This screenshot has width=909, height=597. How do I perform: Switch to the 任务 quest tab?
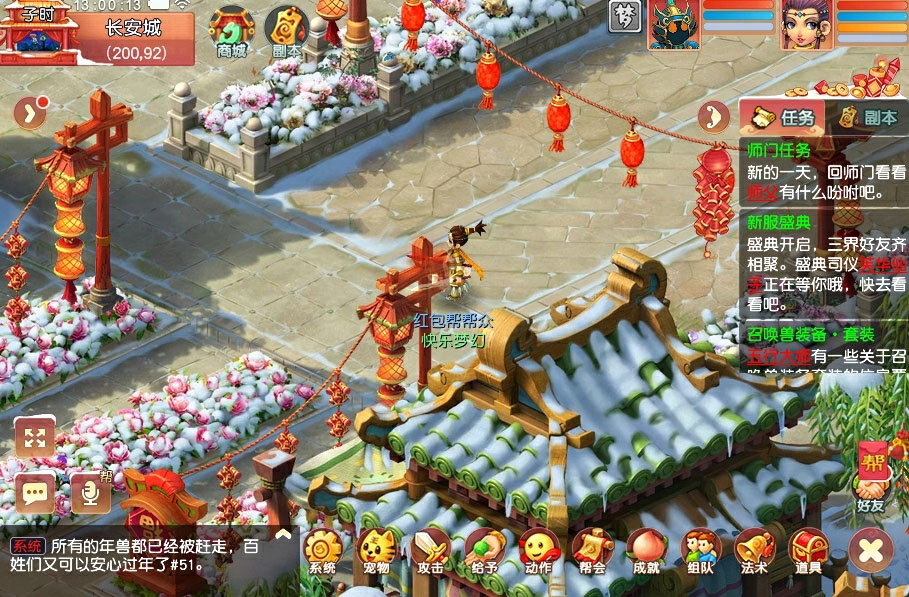pos(783,117)
